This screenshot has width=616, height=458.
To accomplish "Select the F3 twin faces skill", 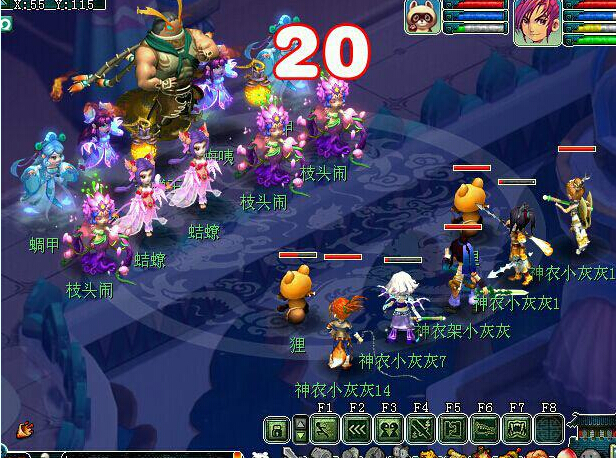I will pyautogui.click(x=389, y=430).
